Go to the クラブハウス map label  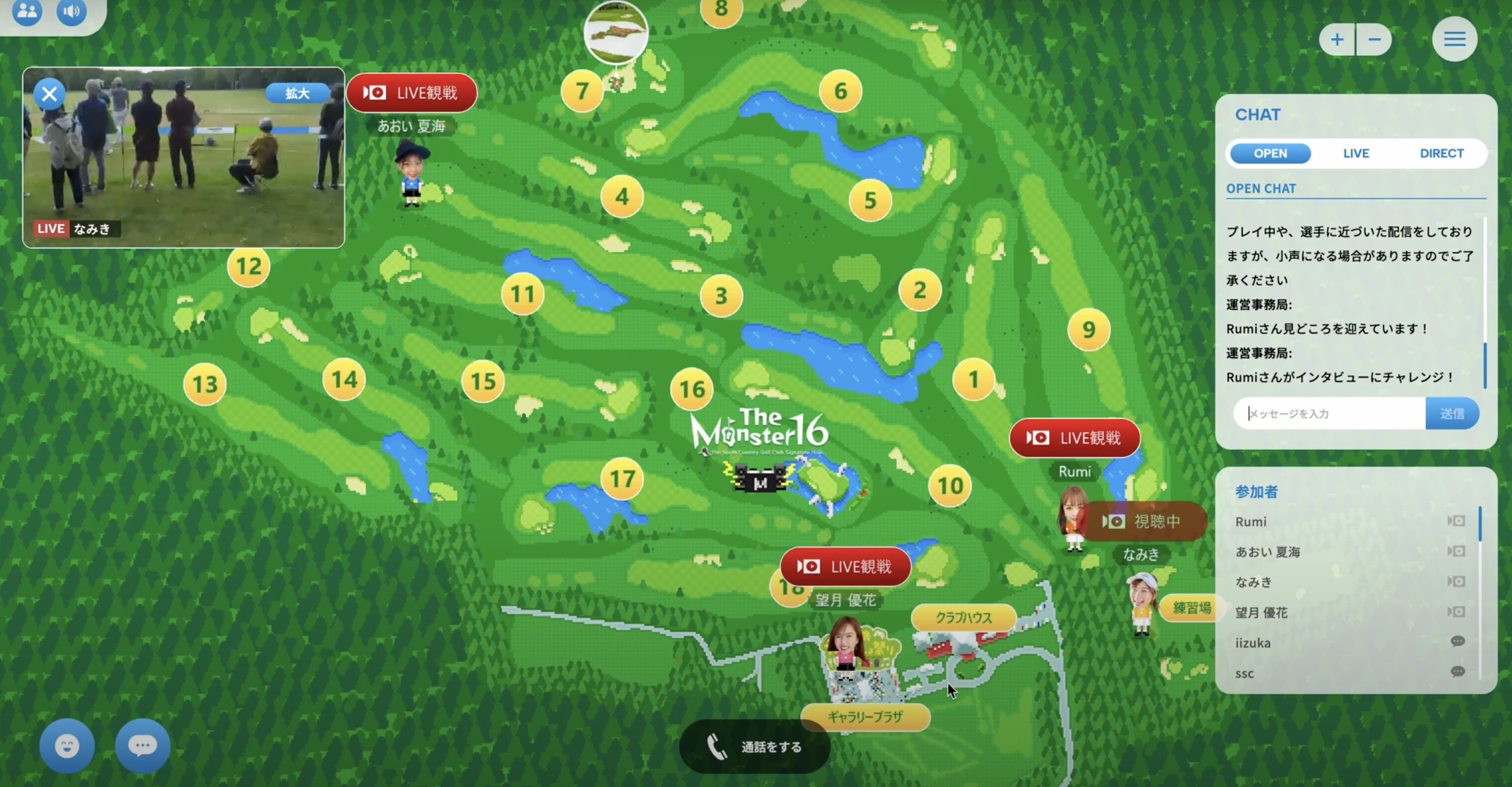tap(963, 618)
